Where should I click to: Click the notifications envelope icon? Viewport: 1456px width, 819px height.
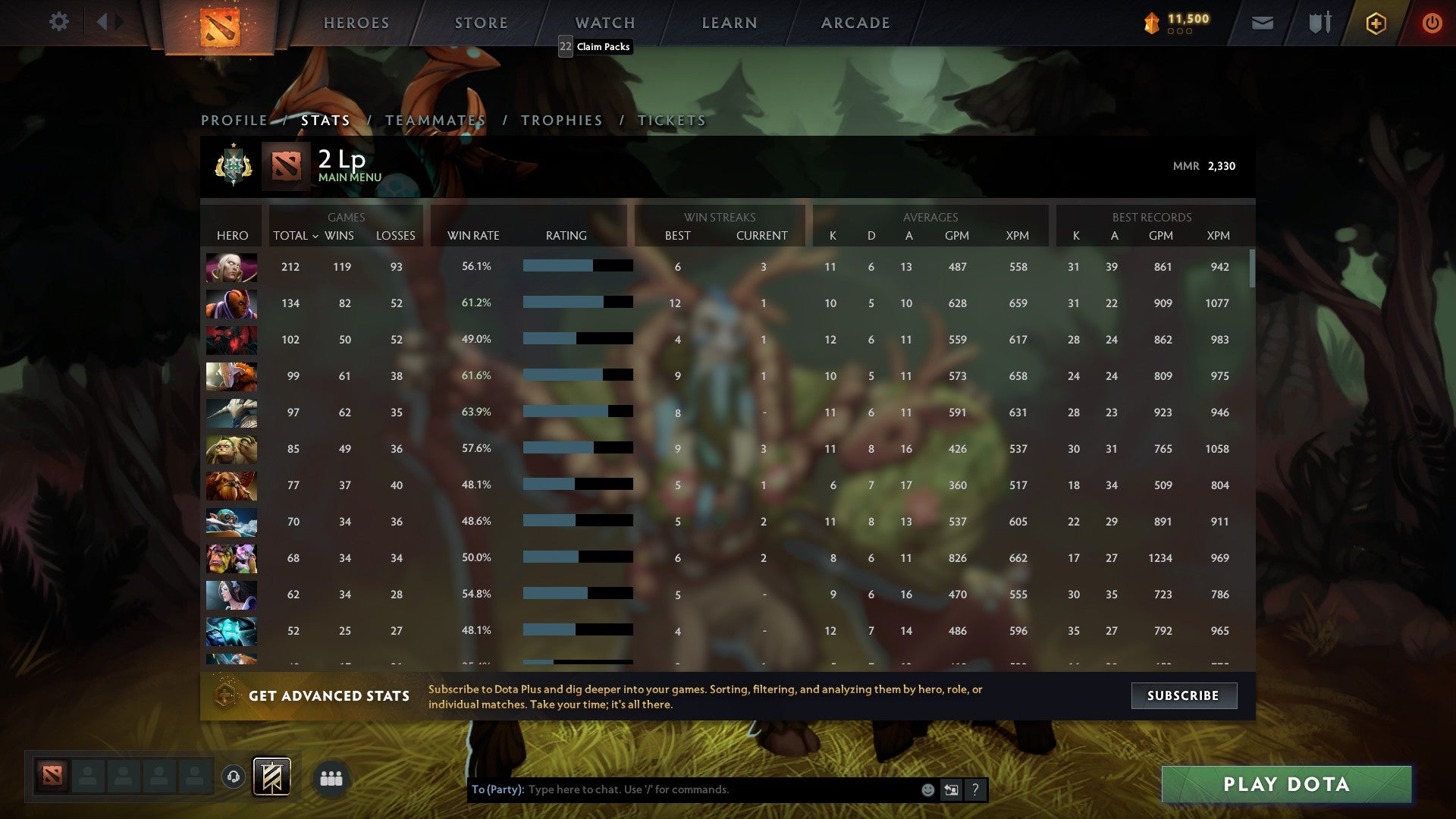tap(1262, 24)
